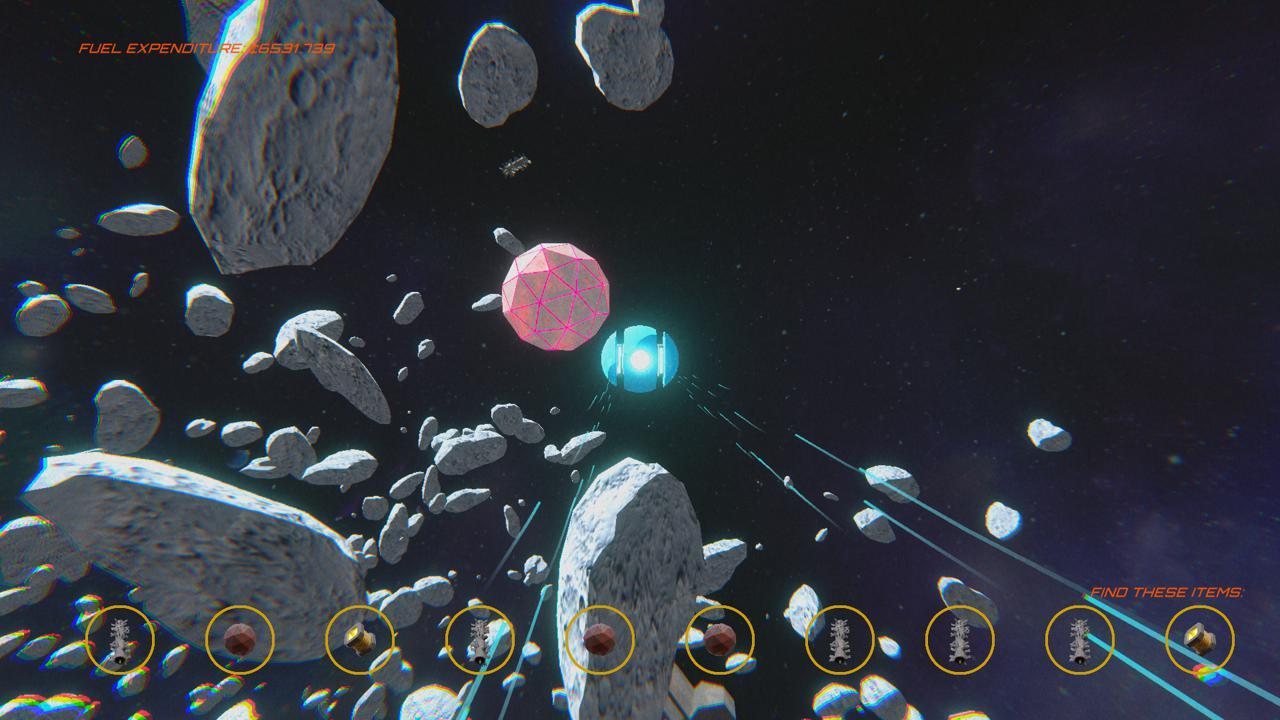This screenshot has height=720, width=1280.
Task: Click the antenna probe icon in fourth circle
Action: pyautogui.click(x=480, y=640)
